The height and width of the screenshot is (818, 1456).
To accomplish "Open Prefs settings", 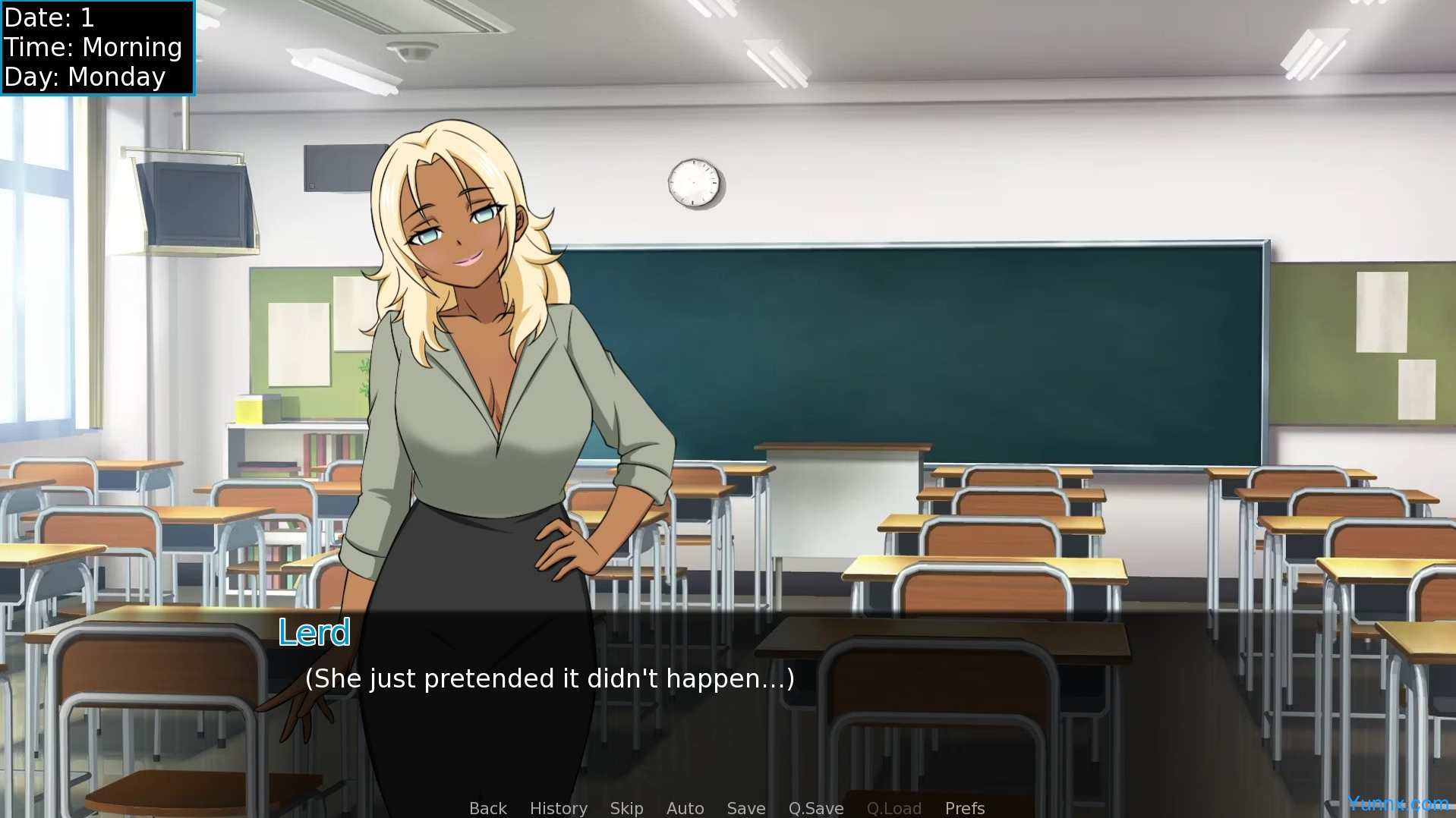I will click(x=964, y=808).
